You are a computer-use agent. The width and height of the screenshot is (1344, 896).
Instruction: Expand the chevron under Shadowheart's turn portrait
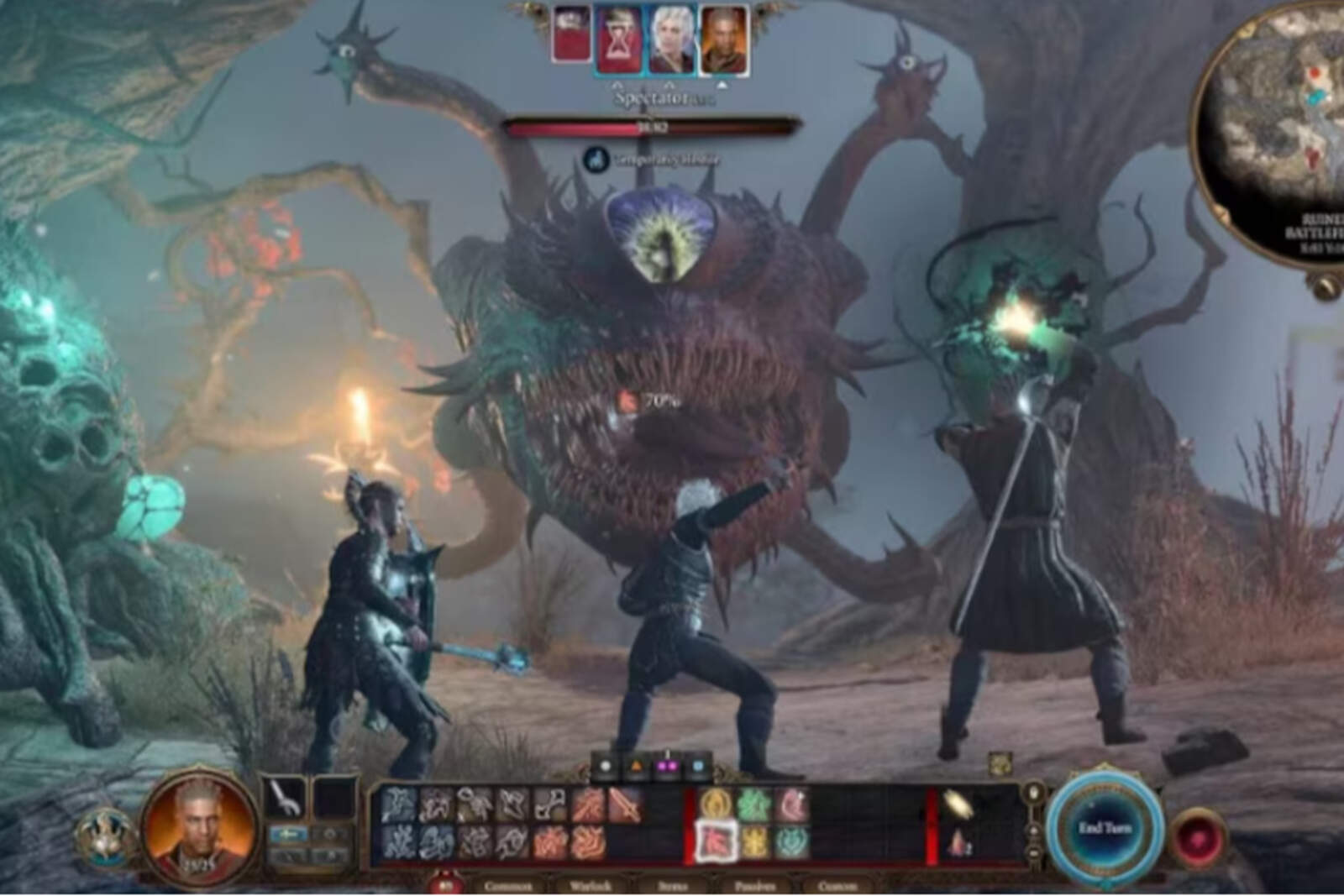[x=669, y=84]
